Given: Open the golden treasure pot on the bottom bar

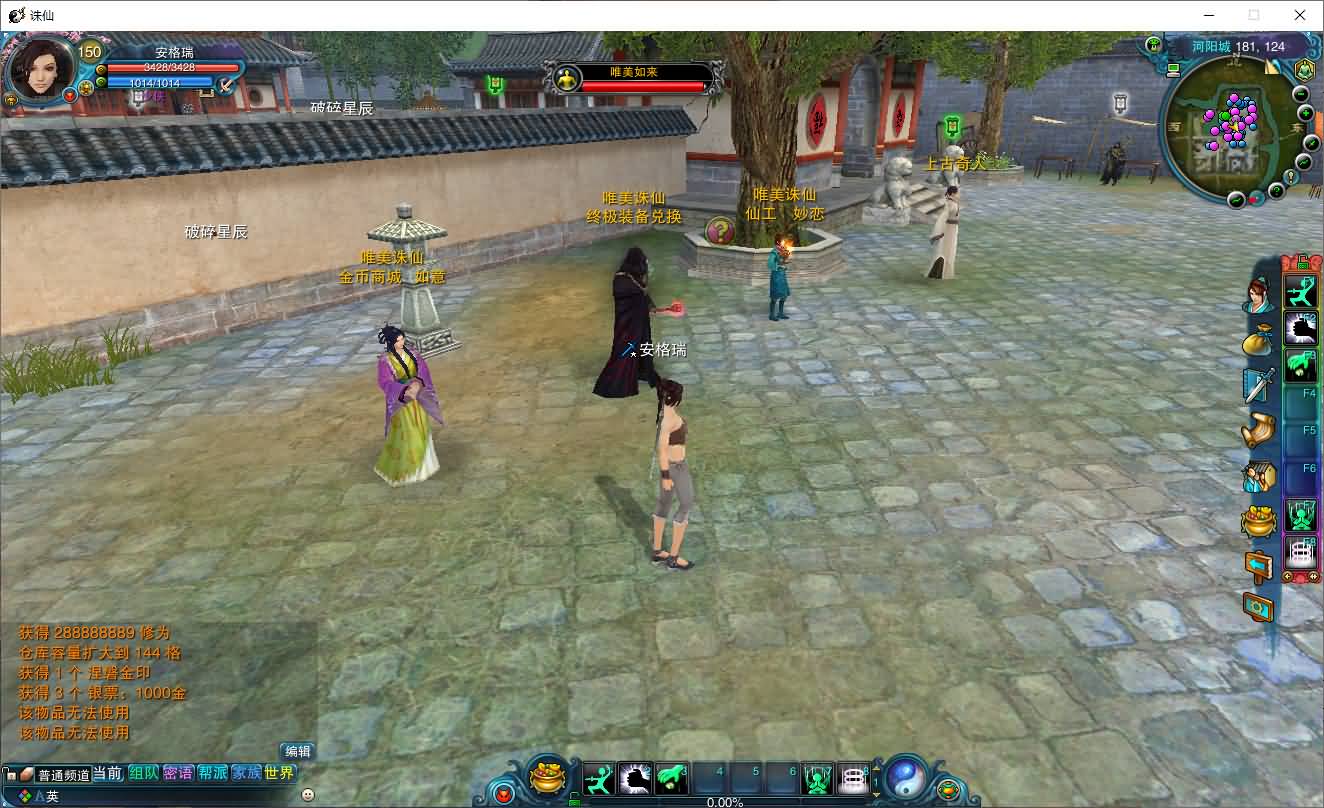Looking at the screenshot, I should click(x=547, y=777).
